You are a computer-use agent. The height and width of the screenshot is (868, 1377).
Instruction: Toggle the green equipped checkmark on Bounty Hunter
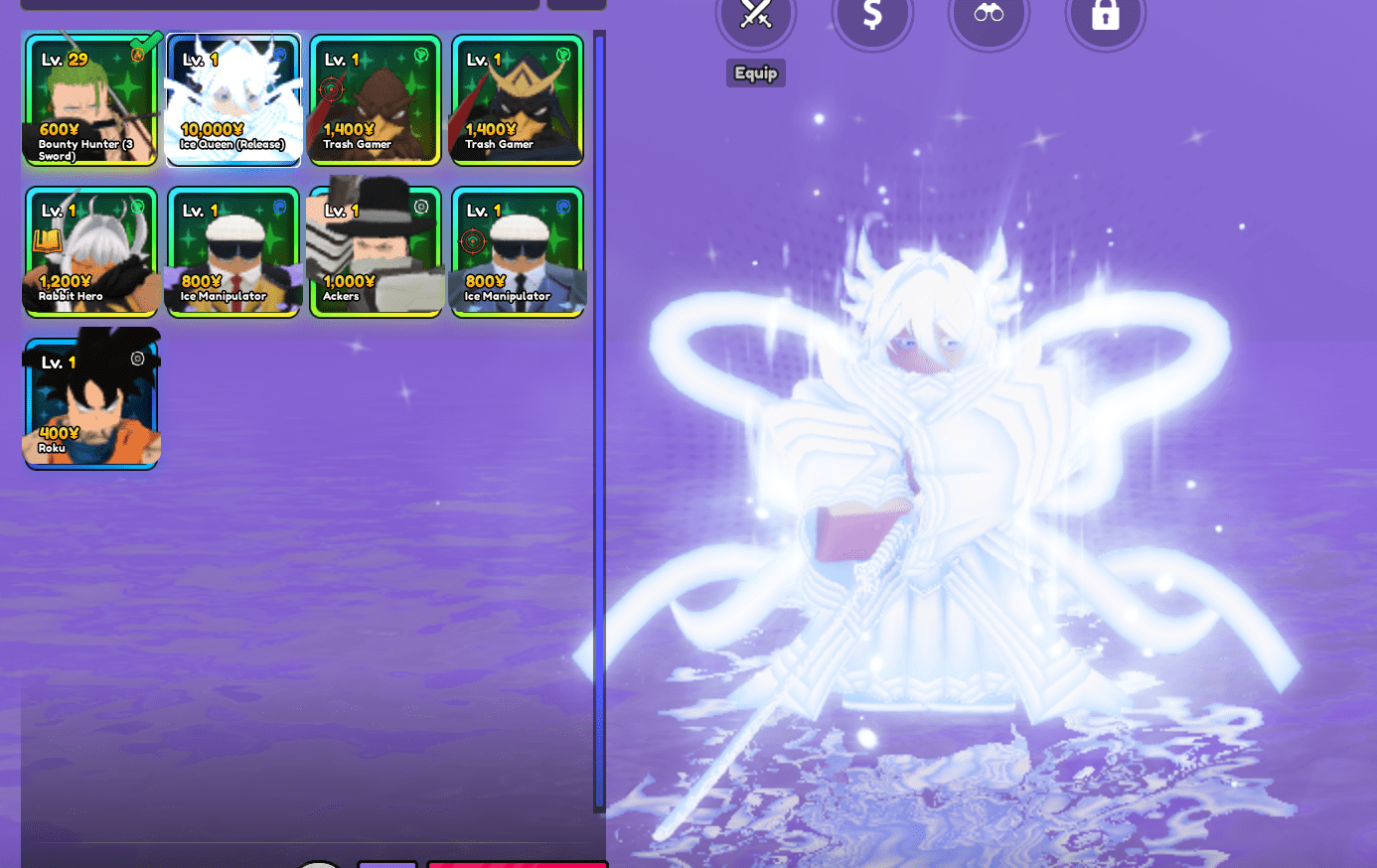[x=146, y=45]
